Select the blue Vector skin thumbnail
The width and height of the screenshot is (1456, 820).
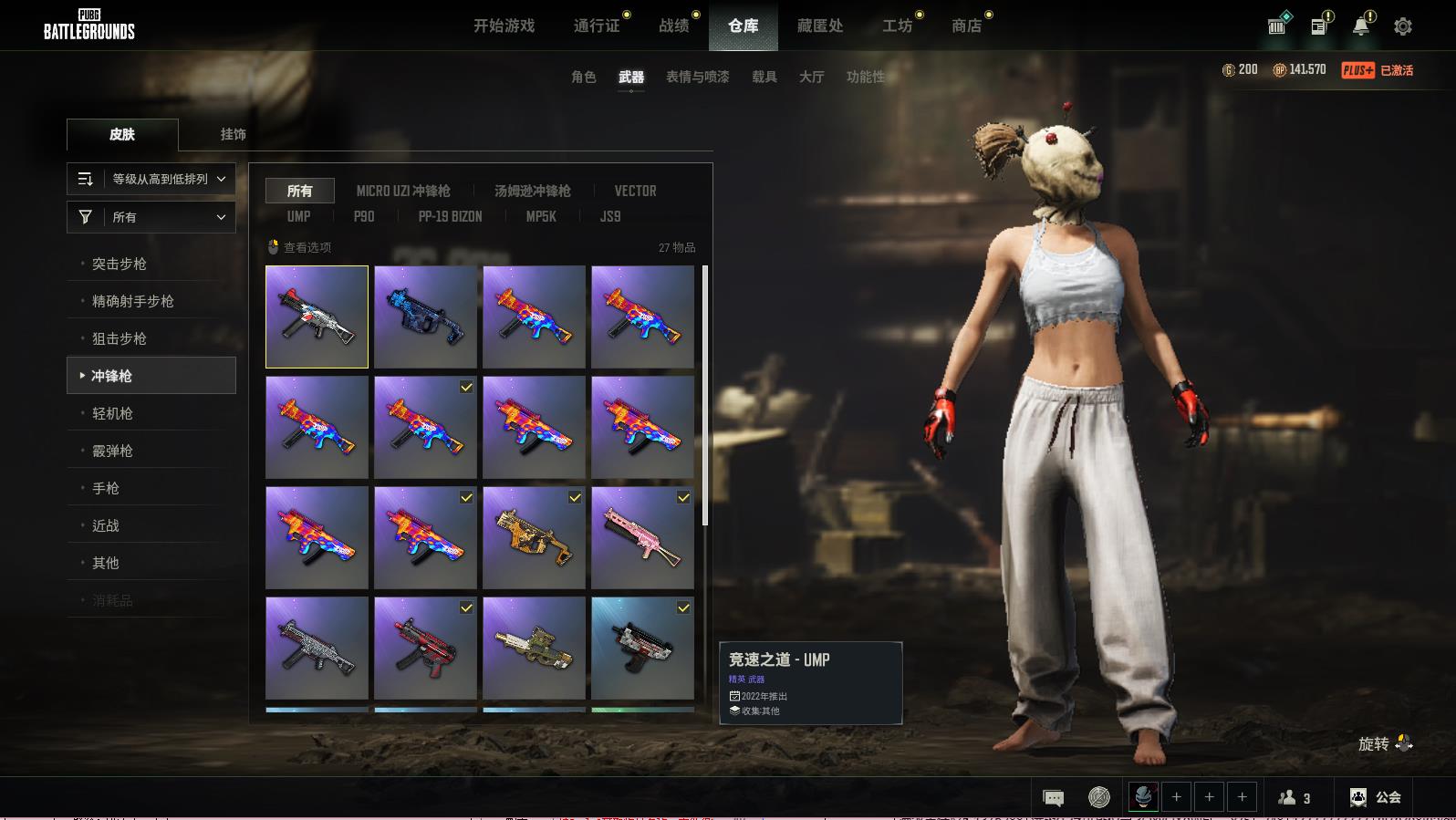pyautogui.click(x=425, y=317)
